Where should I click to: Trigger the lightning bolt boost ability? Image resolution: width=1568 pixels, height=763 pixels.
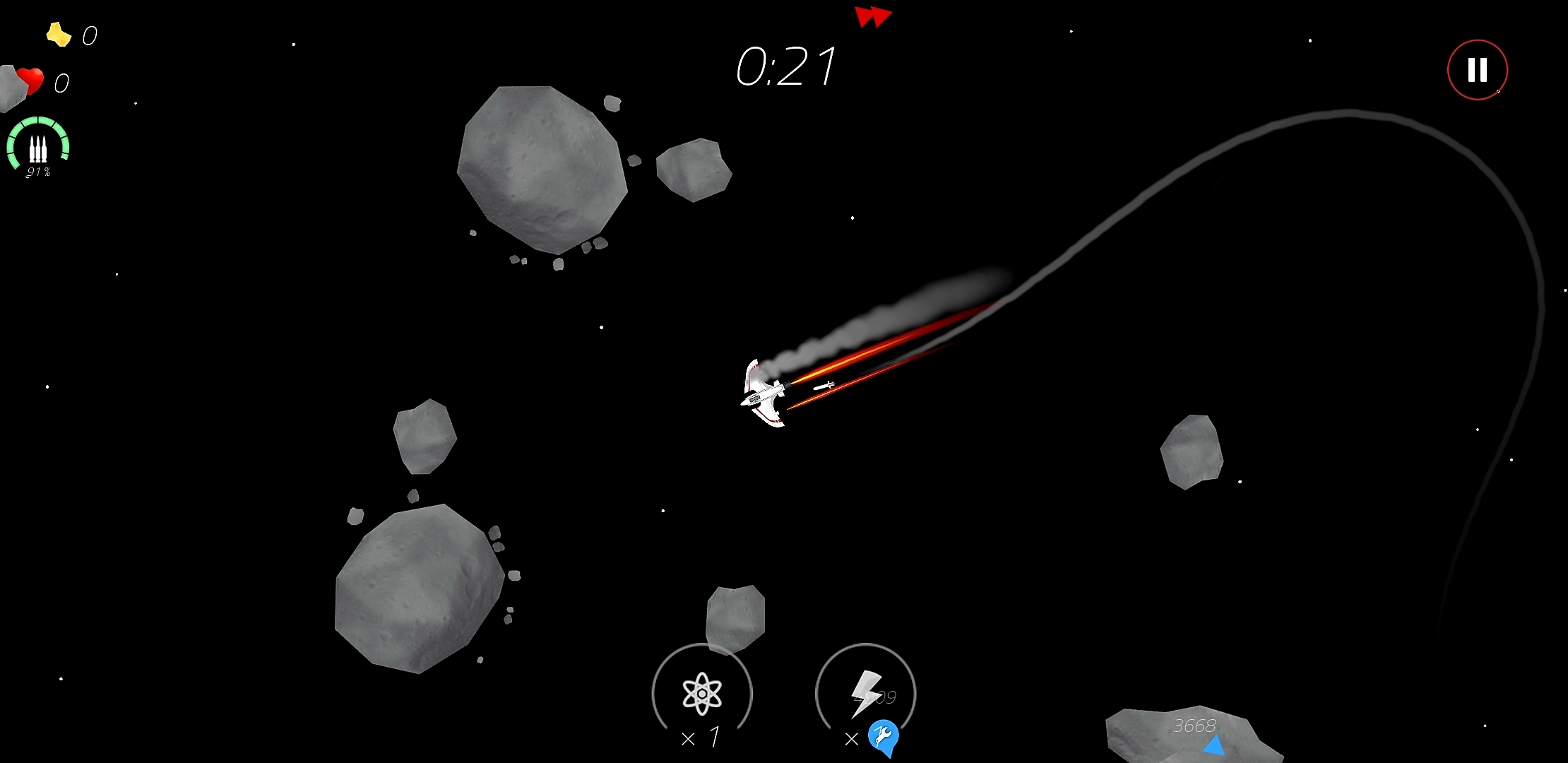point(865,692)
